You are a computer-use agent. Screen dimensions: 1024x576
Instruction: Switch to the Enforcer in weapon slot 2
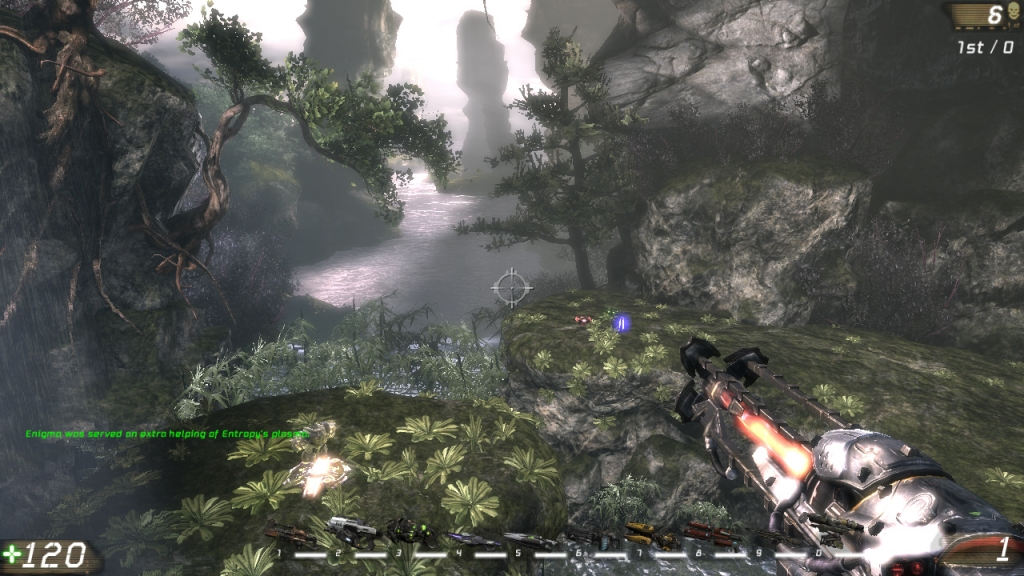click(x=350, y=529)
